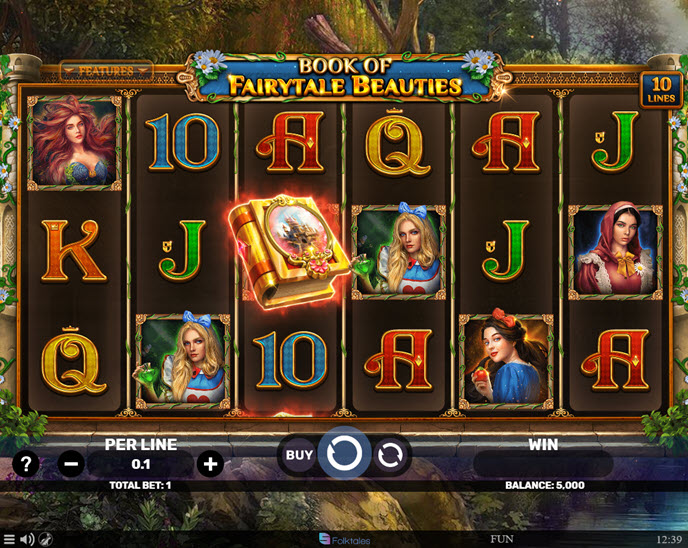688x548 pixels.
Task: Spin the reels with the center button
Action: click(344, 455)
